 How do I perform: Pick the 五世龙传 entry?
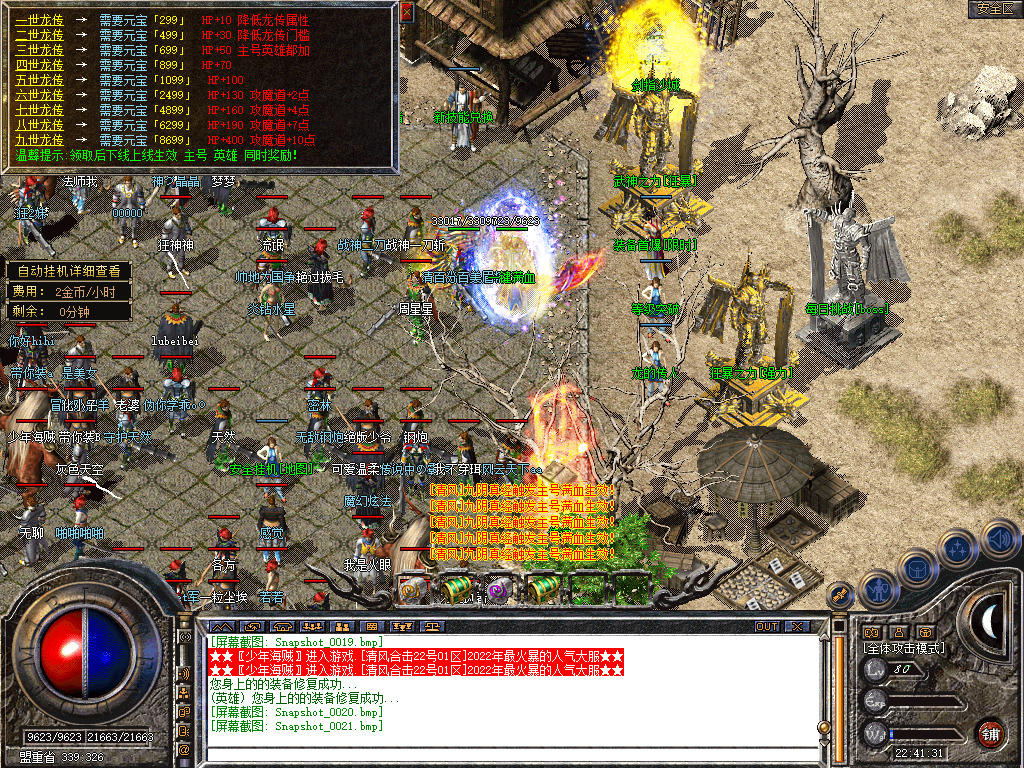(39, 79)
